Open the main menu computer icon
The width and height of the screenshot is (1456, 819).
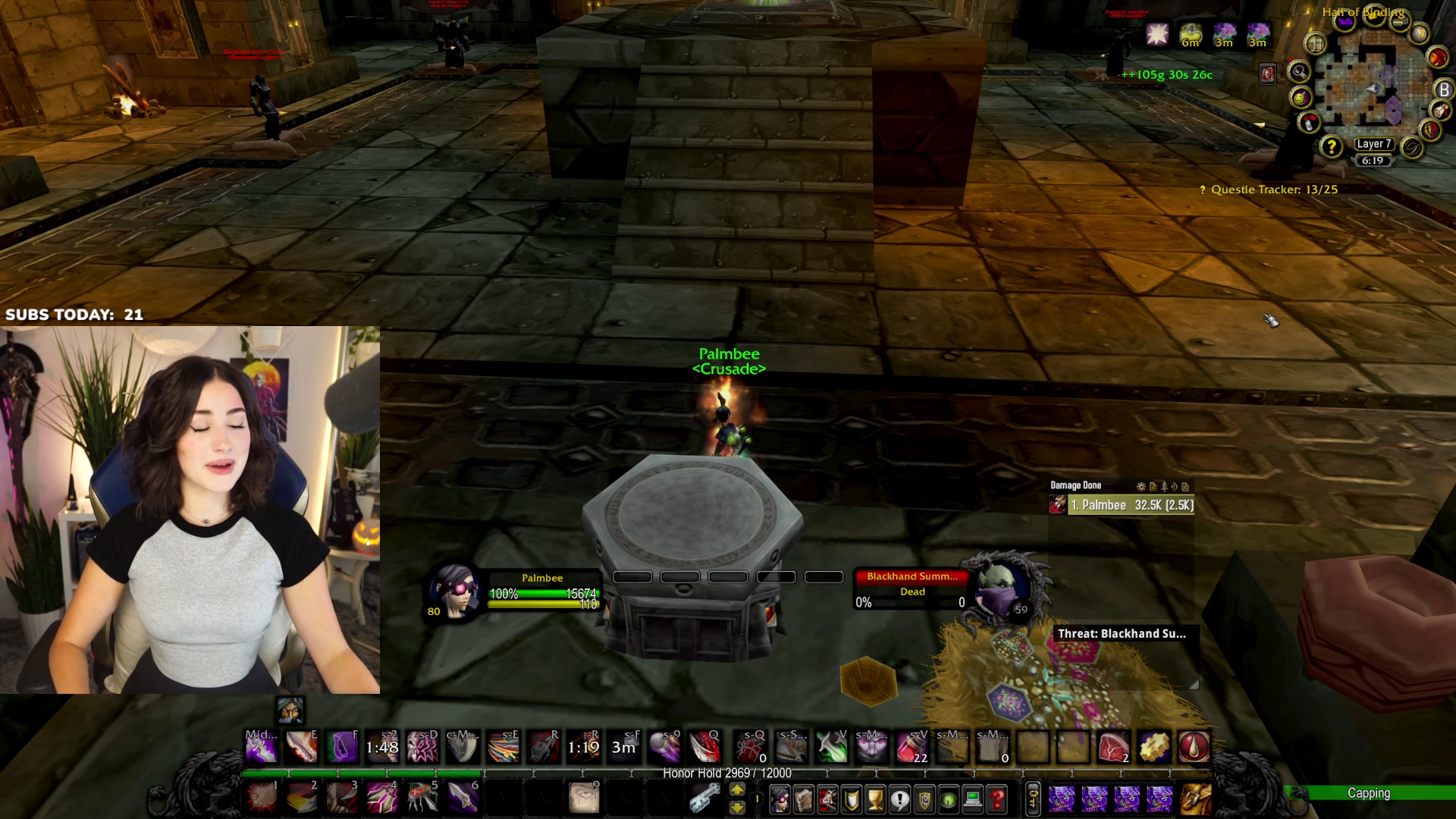(972, 799)
